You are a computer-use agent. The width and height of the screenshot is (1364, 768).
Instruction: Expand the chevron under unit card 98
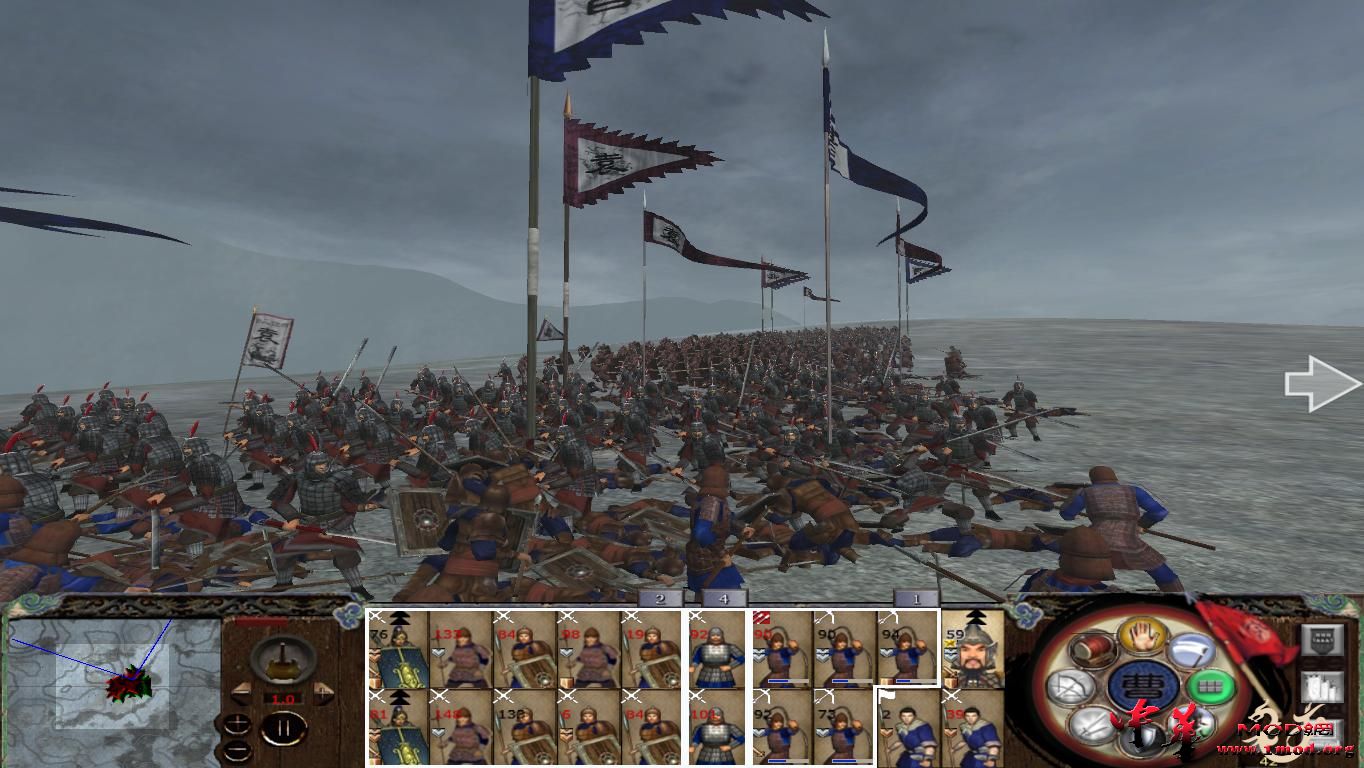pyautogui.click(x=566, y=654)
